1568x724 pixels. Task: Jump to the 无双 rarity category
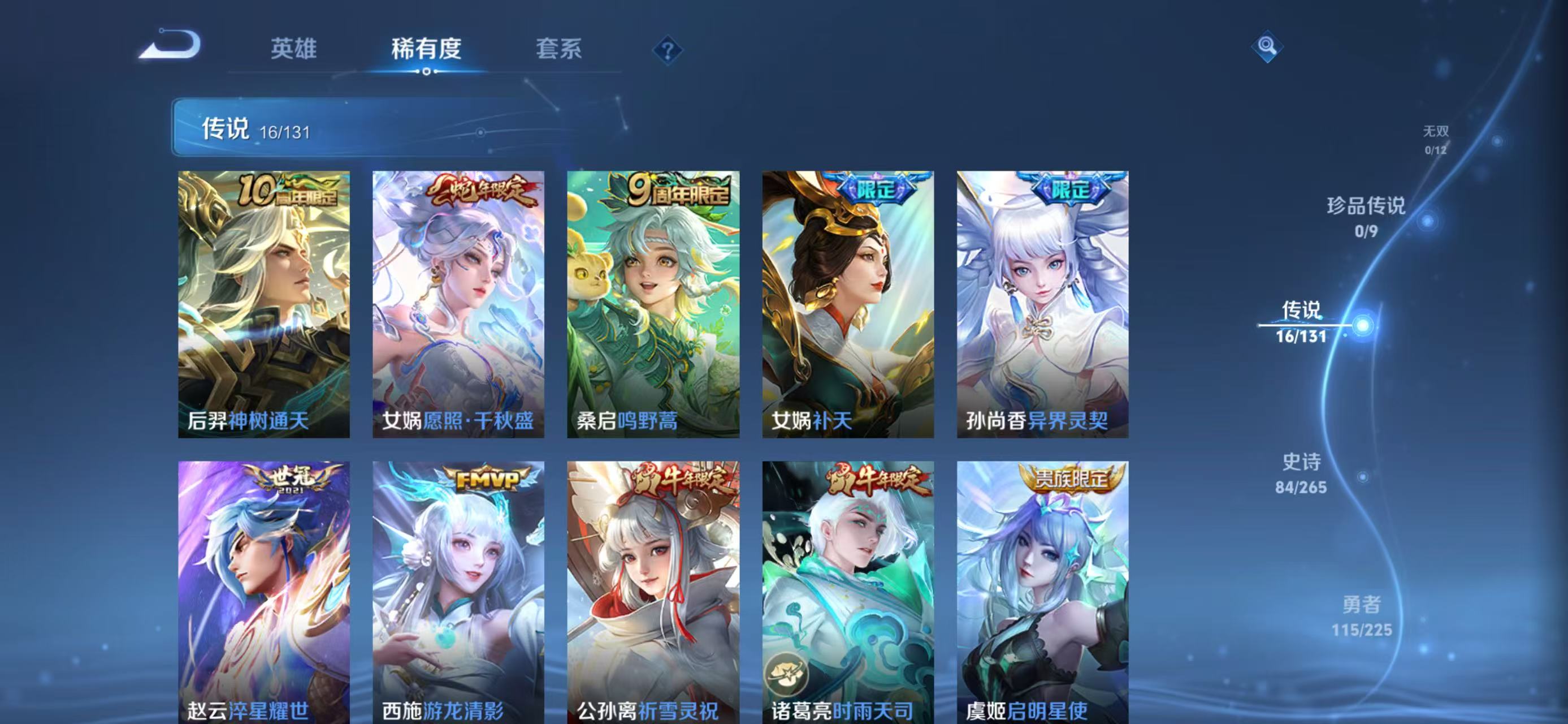click(x=1435, y=140)
